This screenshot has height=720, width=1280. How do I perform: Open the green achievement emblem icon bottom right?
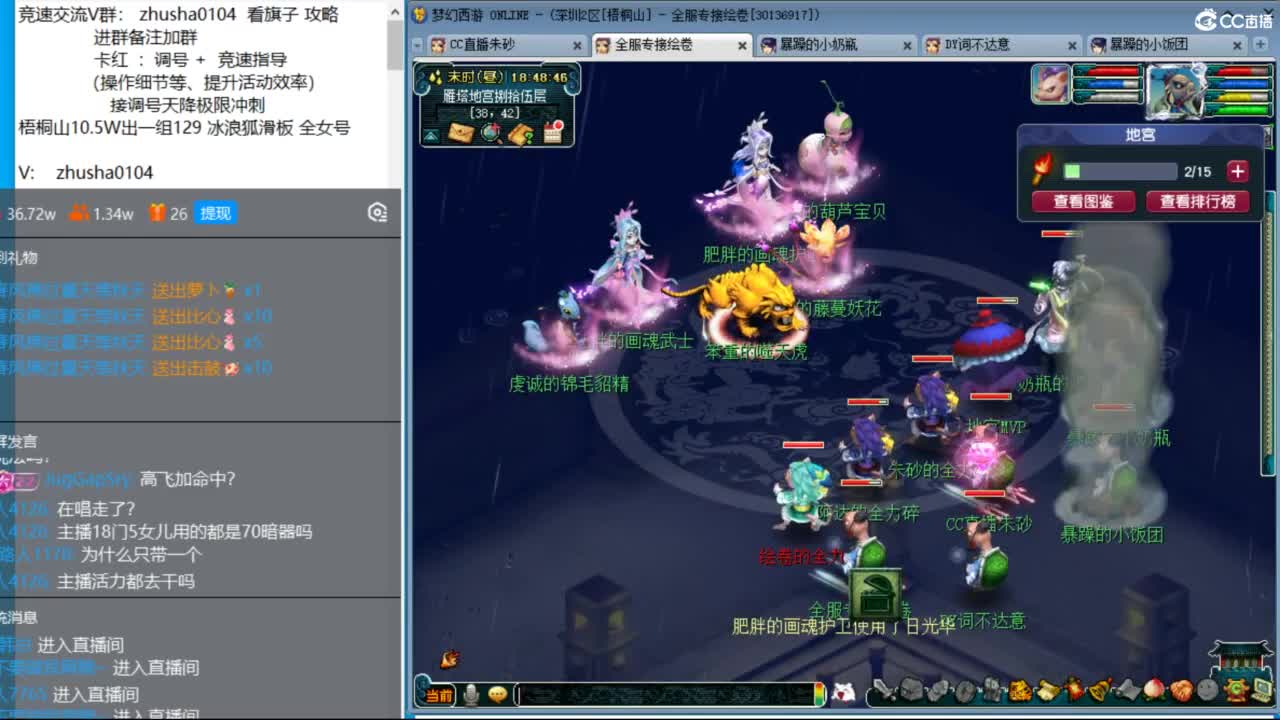(x=1234, y=690)
